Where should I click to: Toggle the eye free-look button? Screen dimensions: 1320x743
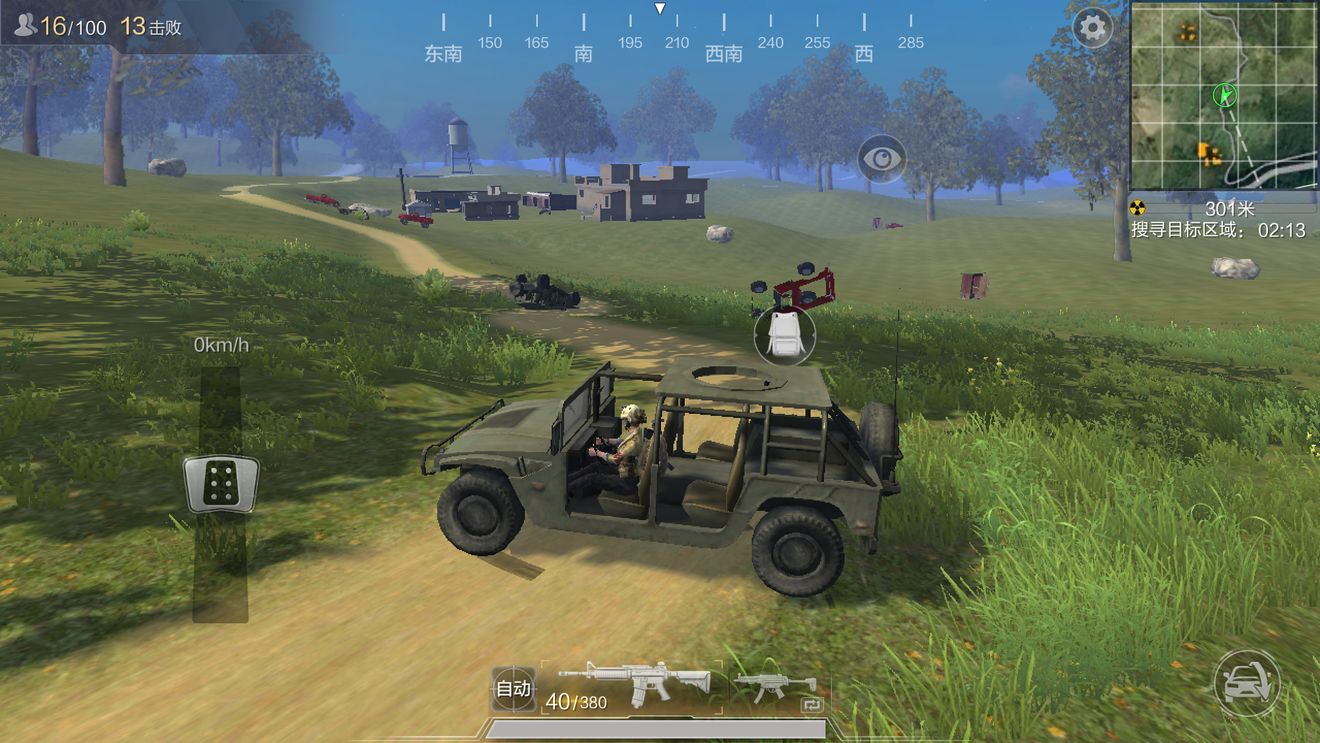pyautogui.click(x=881, y=158)
